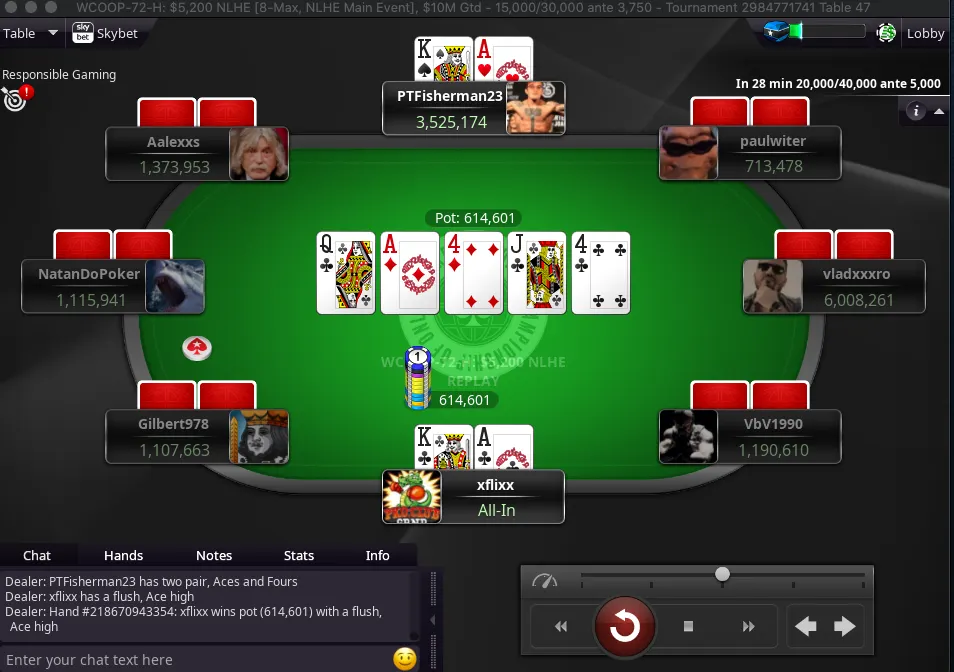Switch to the Chat tab
The width and height of the screenshot is (954, 672).
coord(37,555)
